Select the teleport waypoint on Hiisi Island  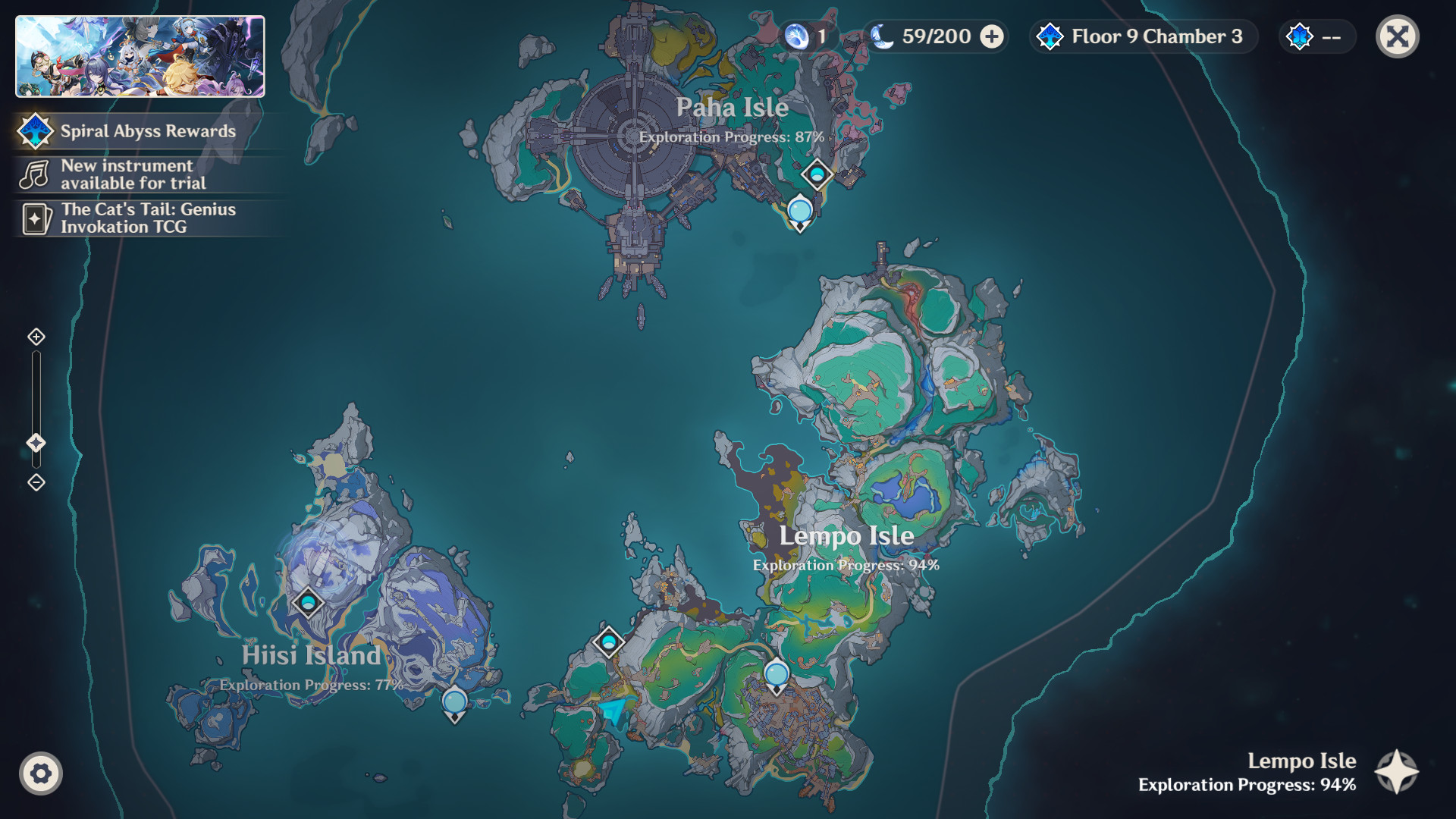point(308,603)
